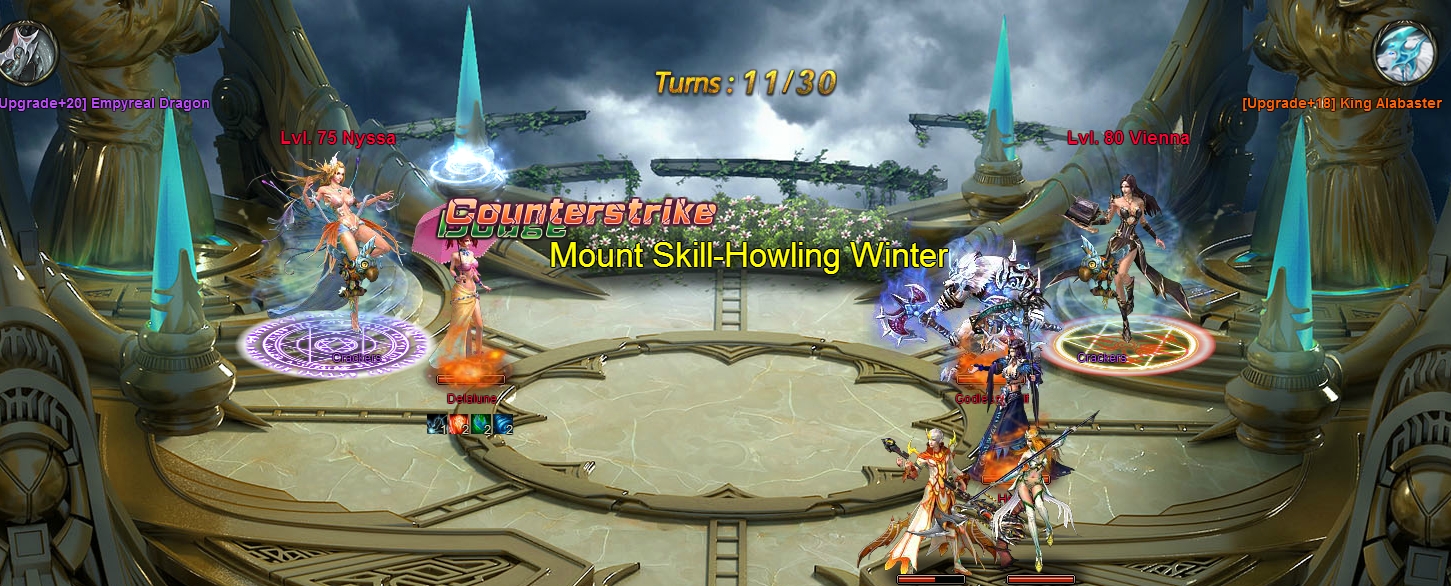This screenshot has width=1451, height=586.
Task: Click the Empyreal Dragon mount portrait
Action: coord(26,51)
